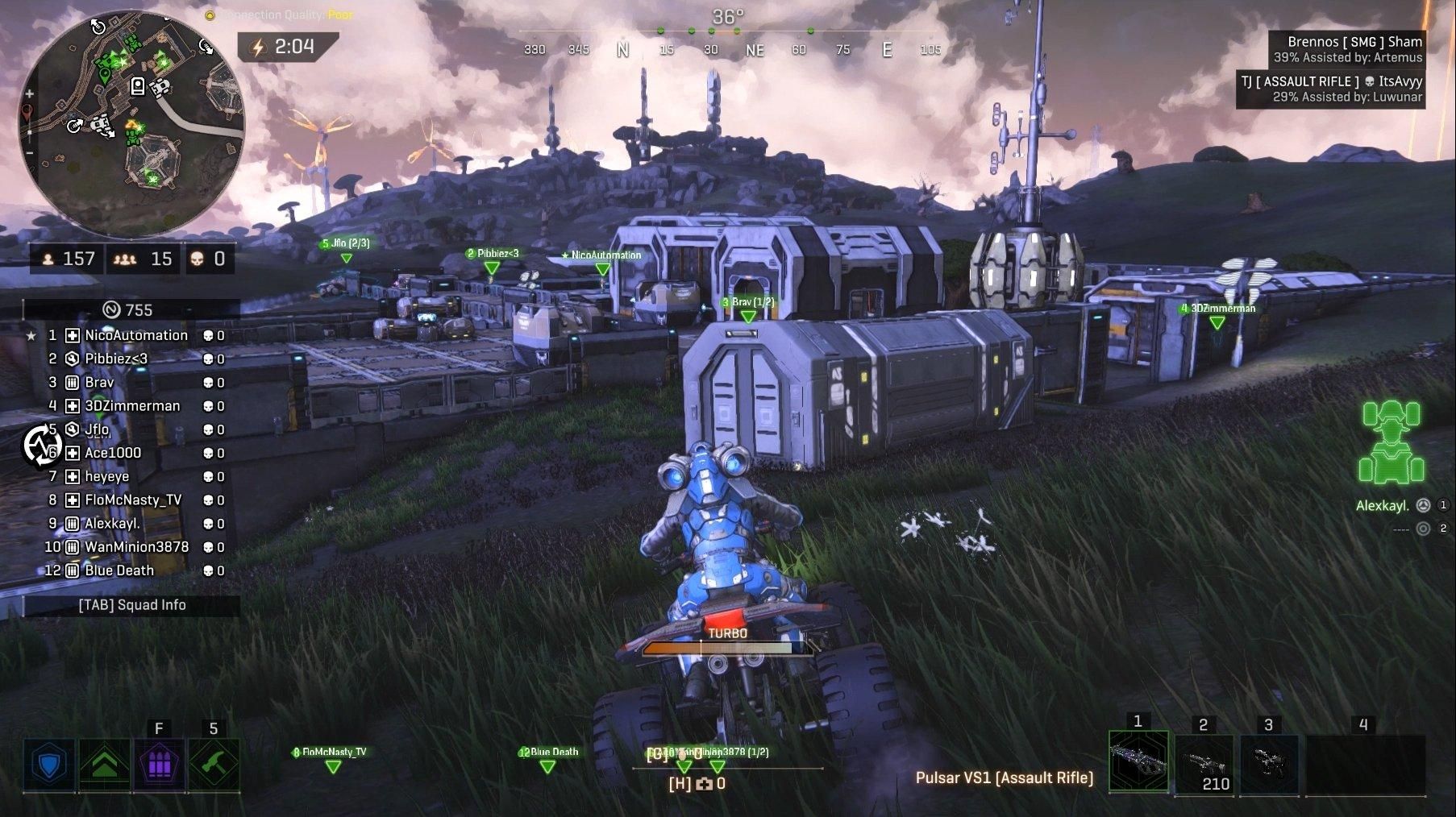1456x817 pixels.
Task: Pick Blue Death in the squad roster
Action: tap(119, 570)
